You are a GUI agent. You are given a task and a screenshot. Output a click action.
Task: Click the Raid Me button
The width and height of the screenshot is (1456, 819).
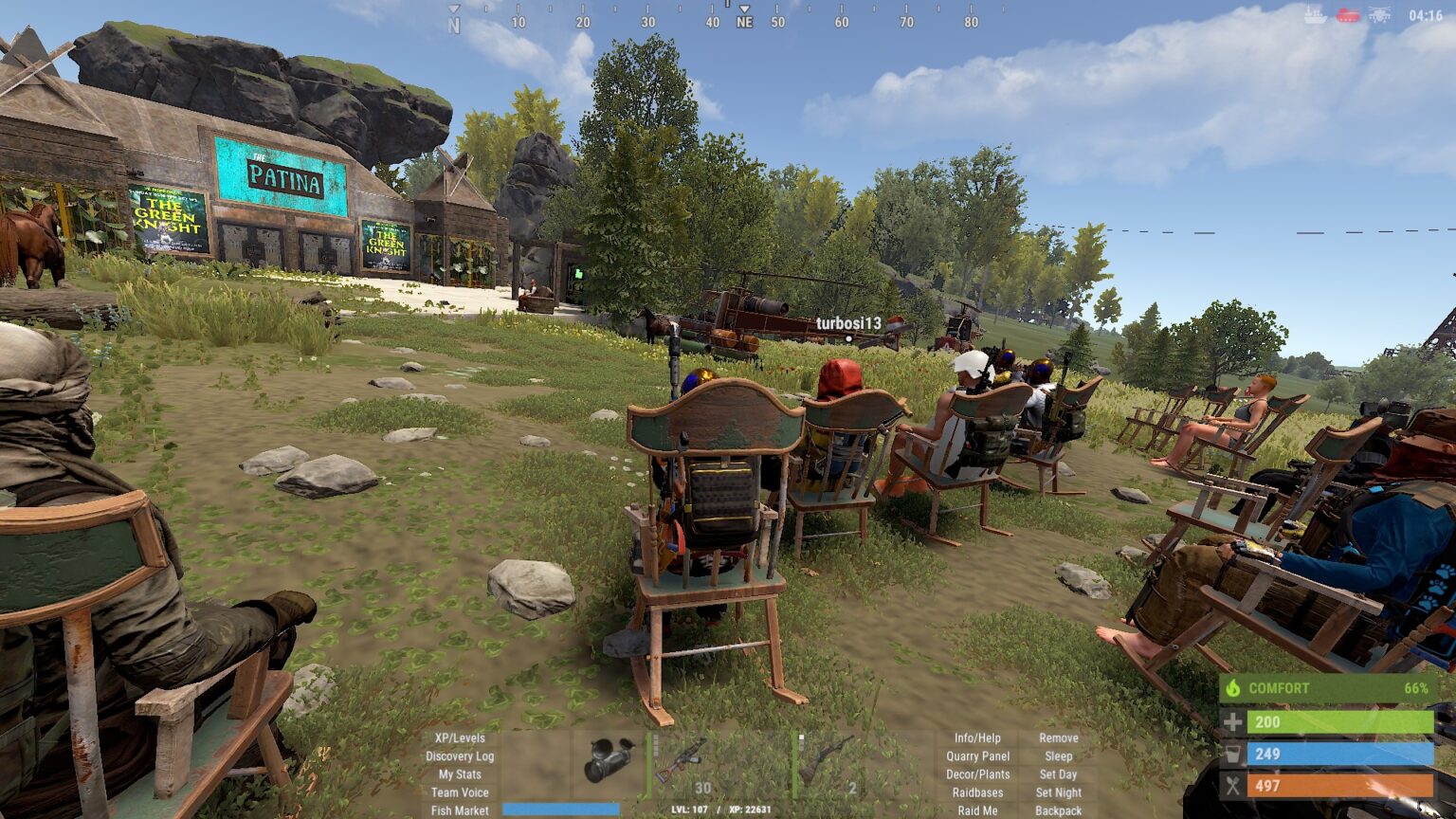(977, 810)
